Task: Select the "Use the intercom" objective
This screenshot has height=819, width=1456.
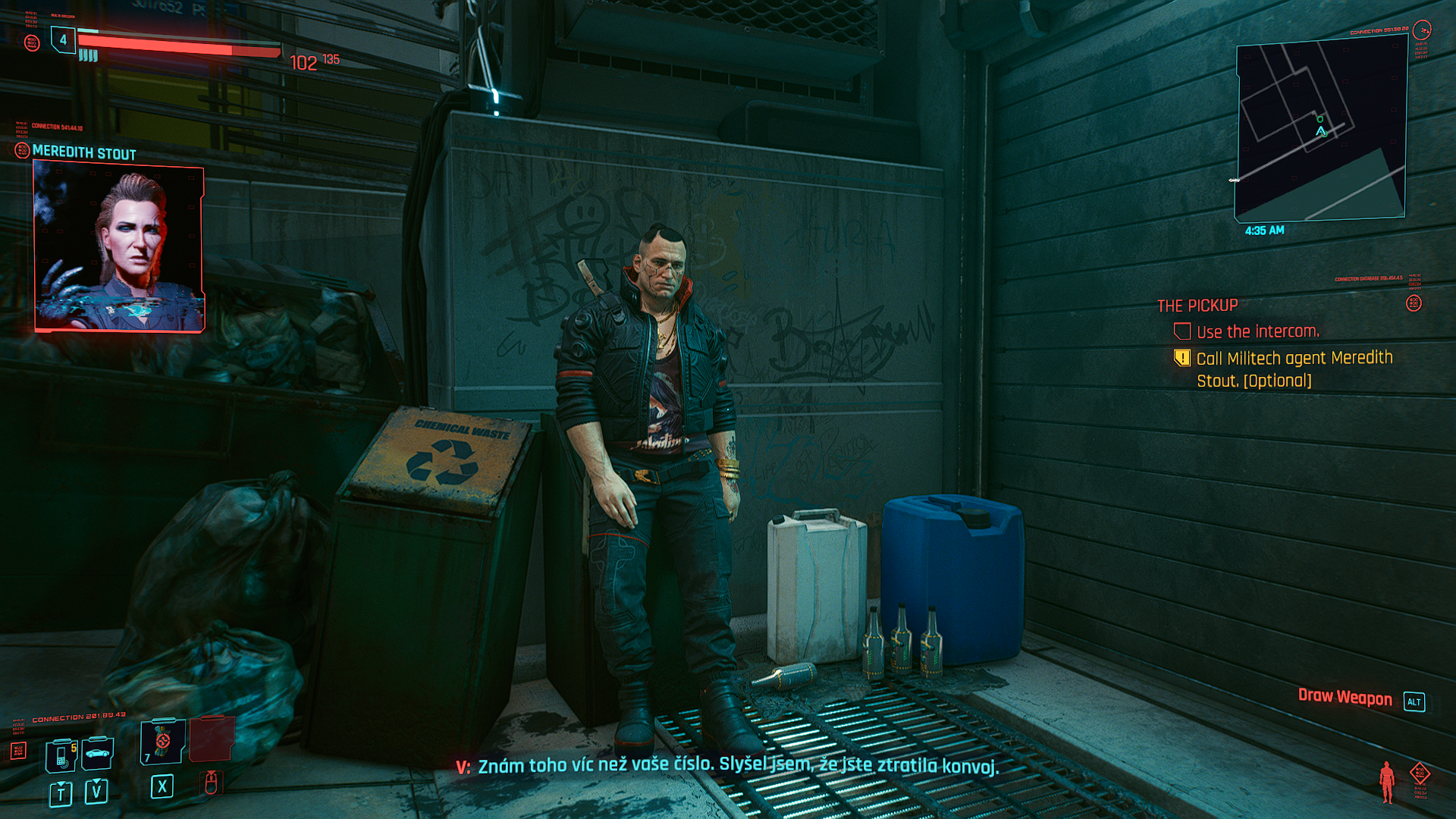Action: coord(1257,332)
